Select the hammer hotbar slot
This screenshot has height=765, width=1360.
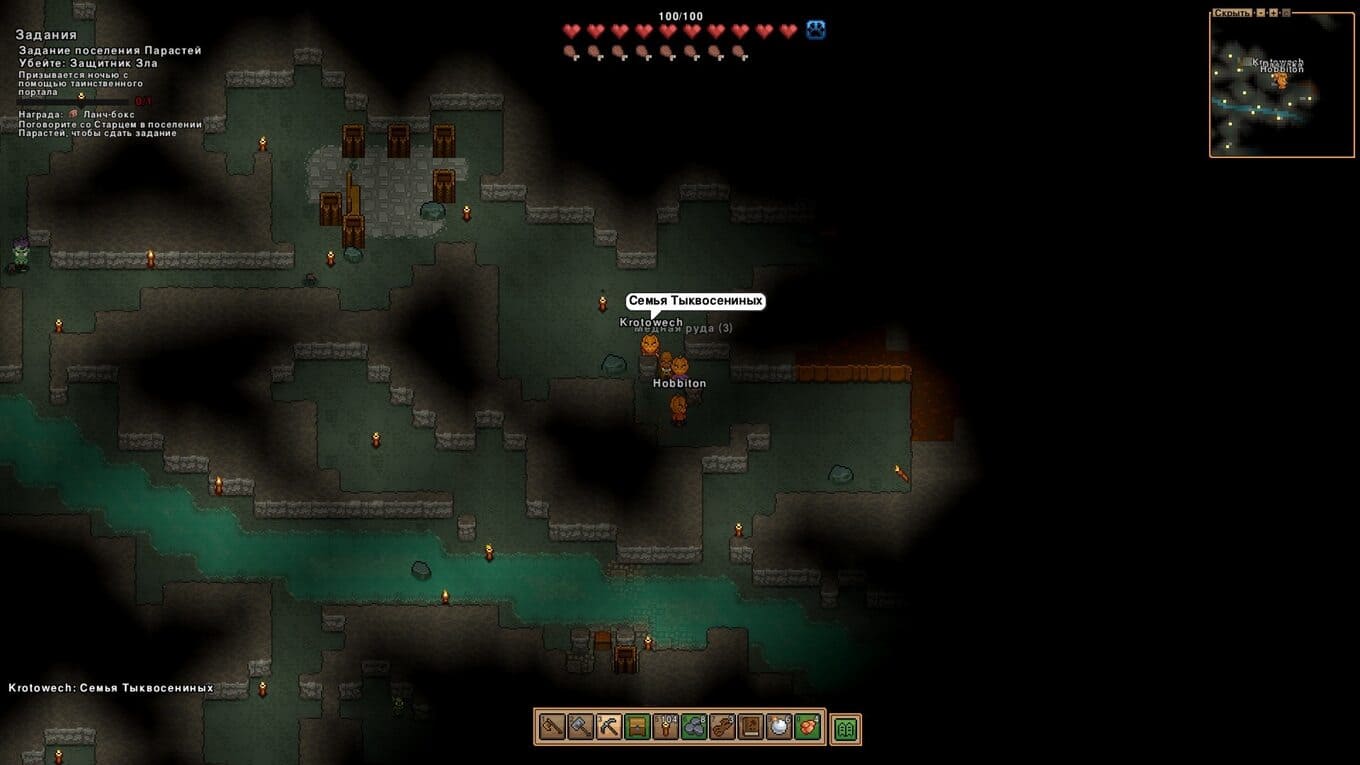pyautogui.click(x=580, y=727)
